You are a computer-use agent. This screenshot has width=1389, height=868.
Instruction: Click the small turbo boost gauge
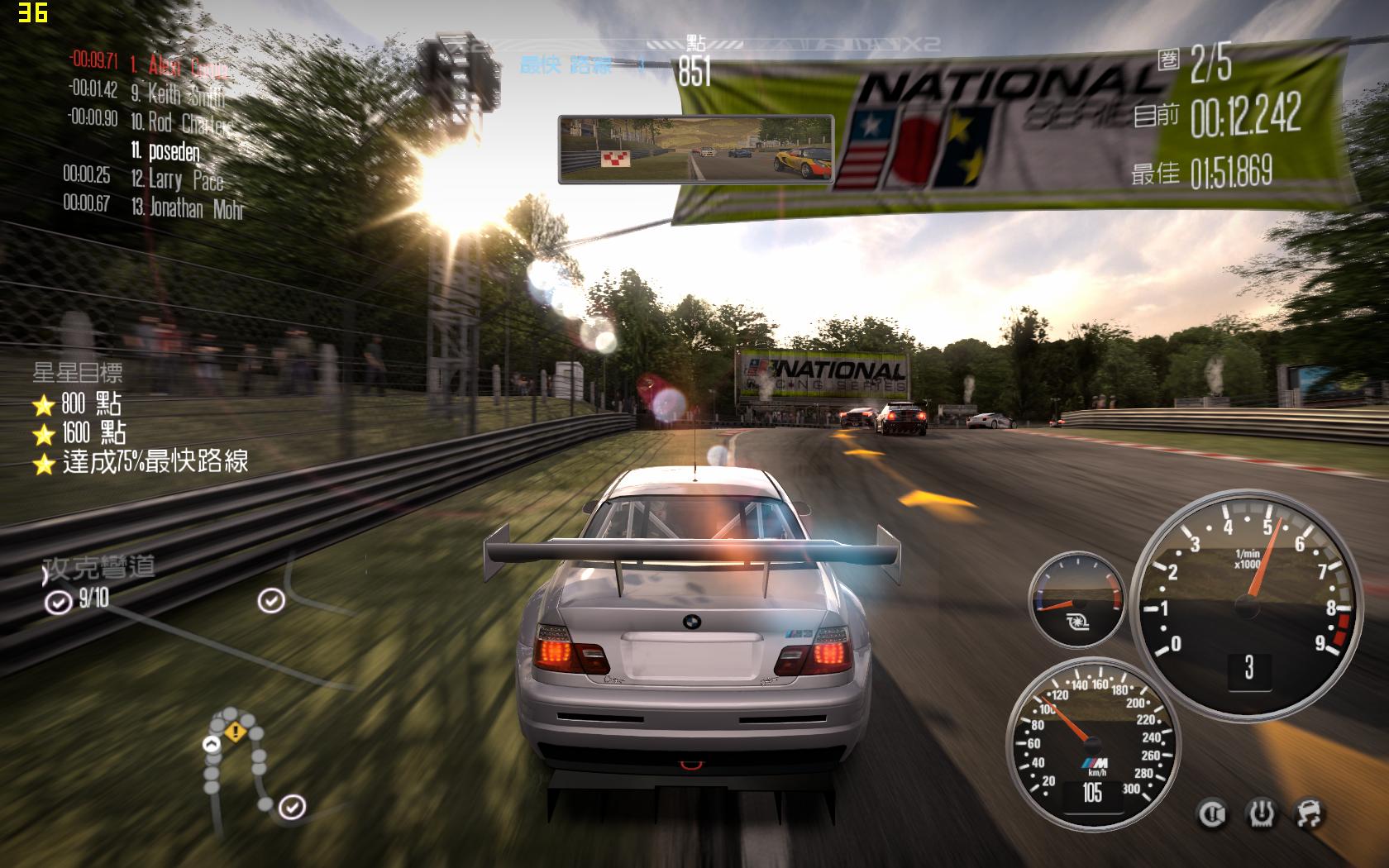pos(1076,599)
